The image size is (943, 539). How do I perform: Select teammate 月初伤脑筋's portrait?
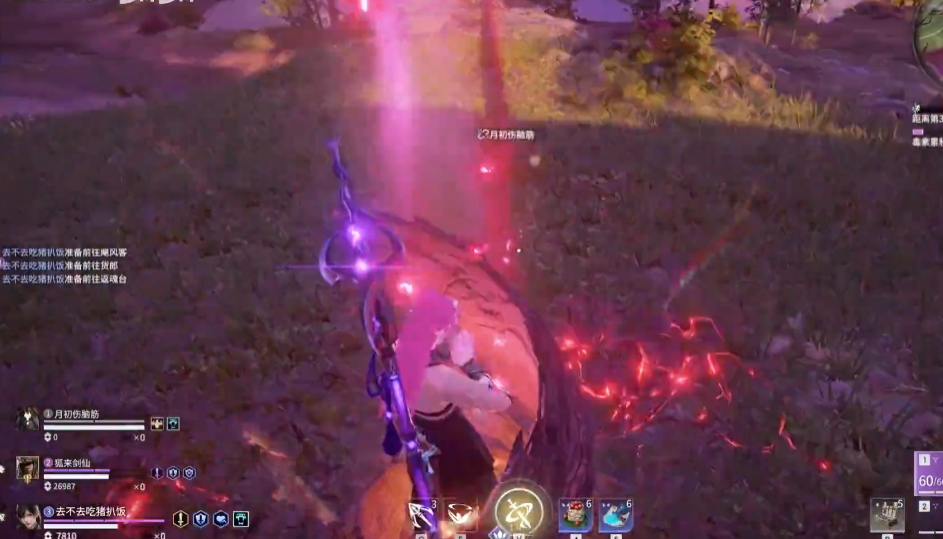[28, 419]
